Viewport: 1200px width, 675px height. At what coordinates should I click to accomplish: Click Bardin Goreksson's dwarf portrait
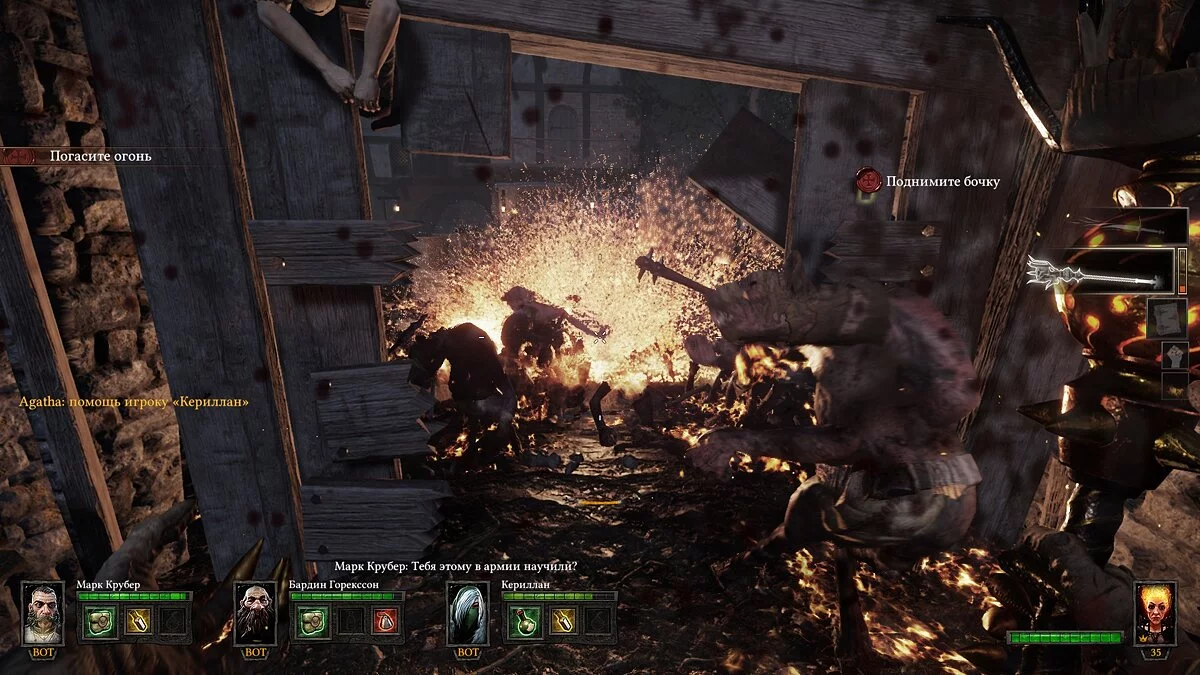tap(255, 612)
